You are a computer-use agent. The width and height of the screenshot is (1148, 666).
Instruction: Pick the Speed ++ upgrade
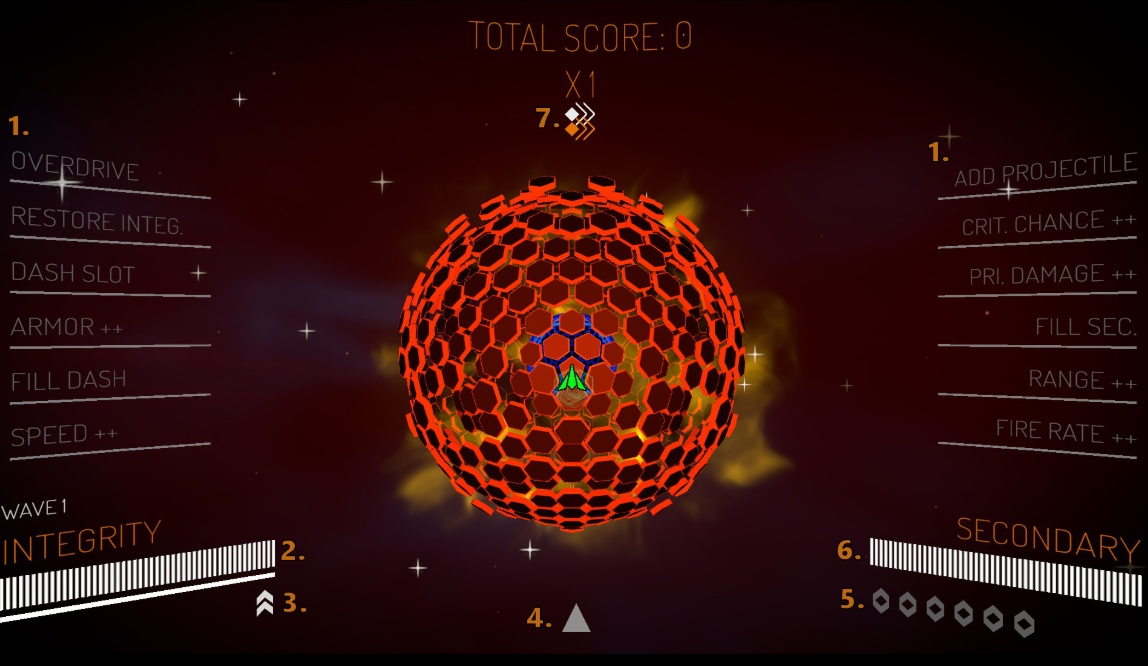[x=64, y=435]
